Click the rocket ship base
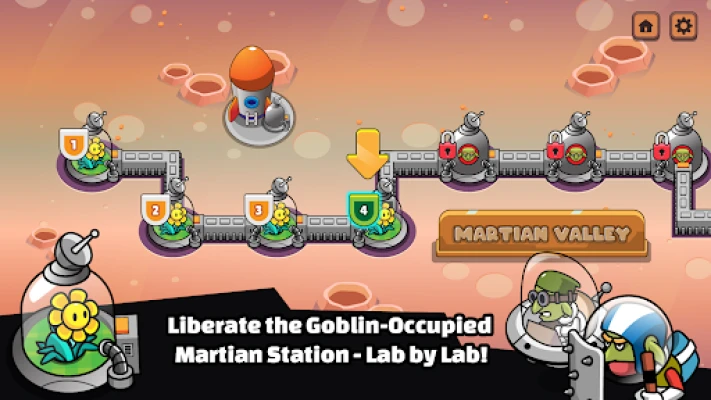Screen dimensions: 711x400 253,97
